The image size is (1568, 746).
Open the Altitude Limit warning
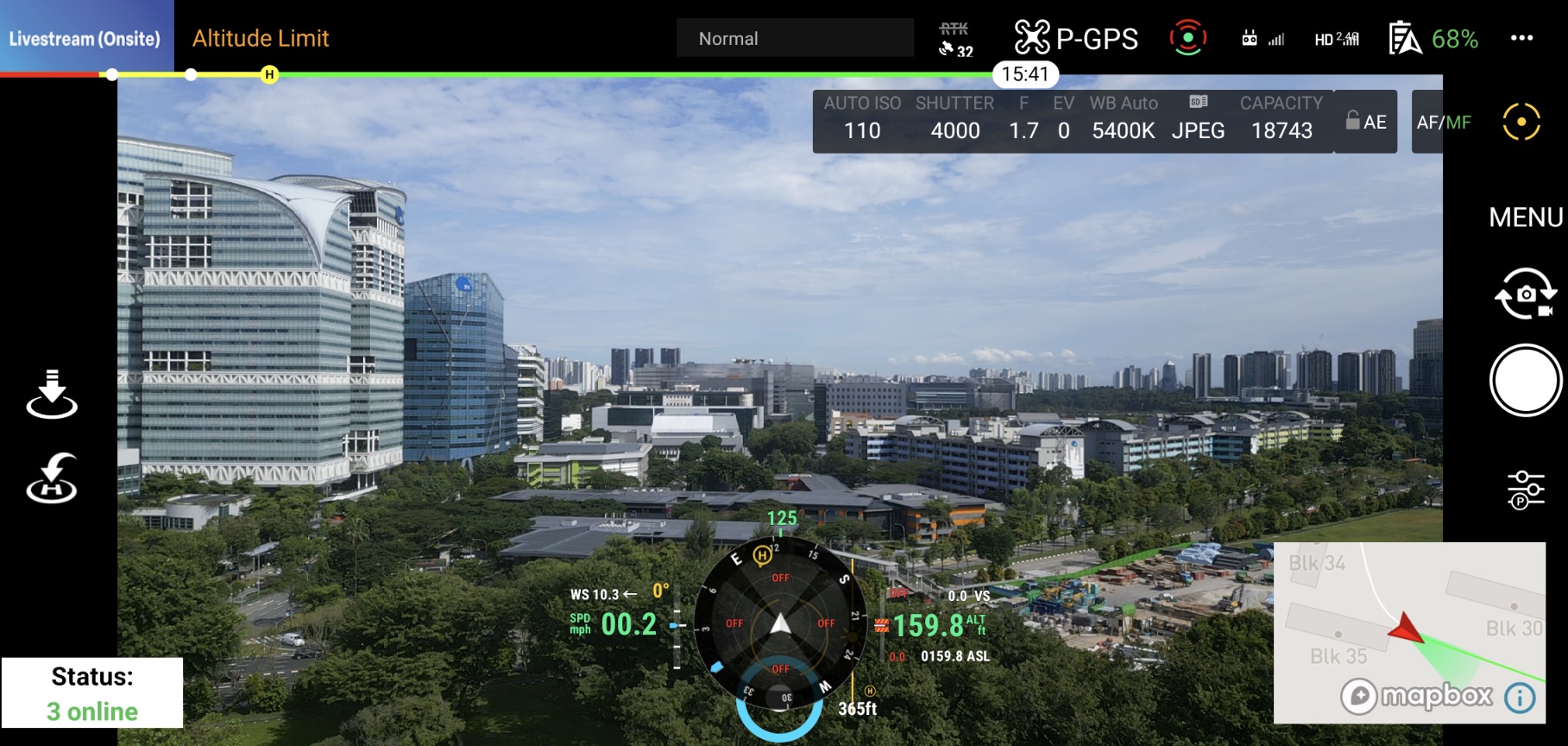click(x=259, y=38)
